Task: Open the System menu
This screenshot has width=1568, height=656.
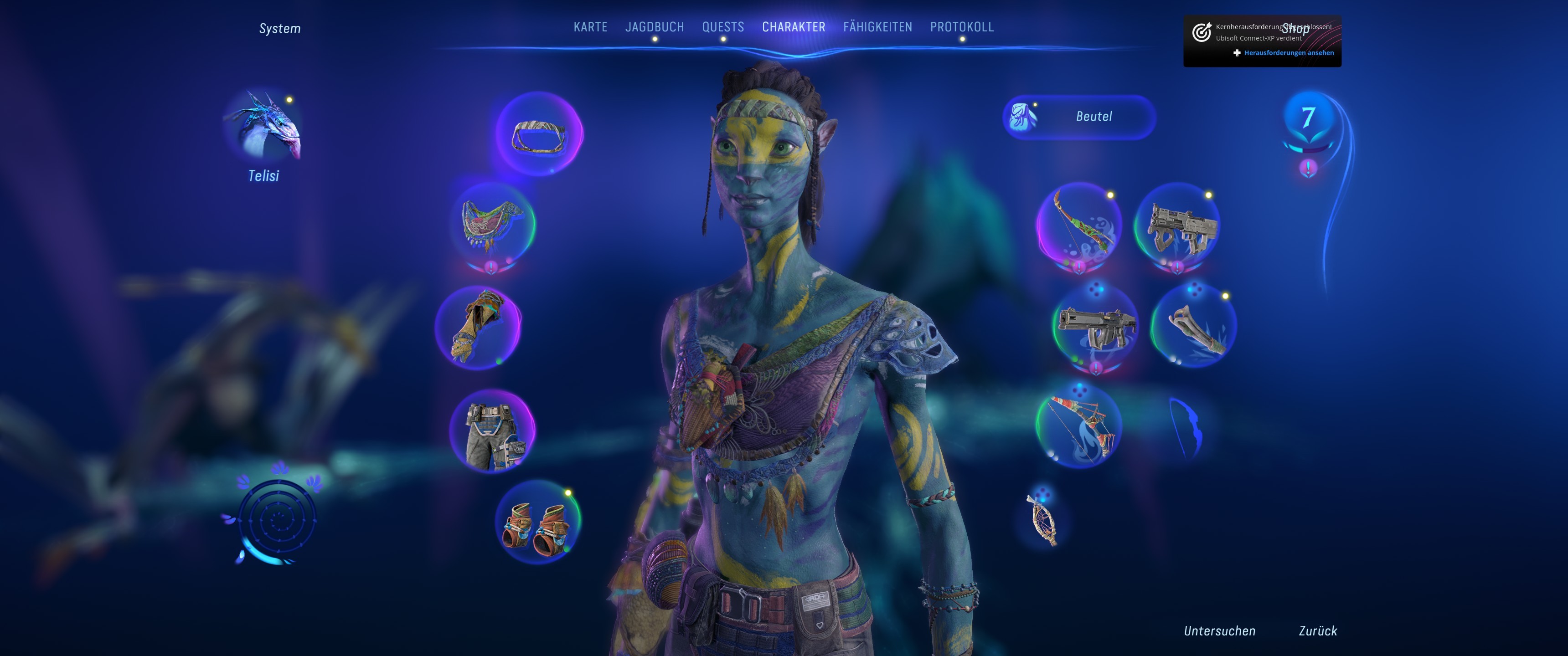Action: pos(279,29)
